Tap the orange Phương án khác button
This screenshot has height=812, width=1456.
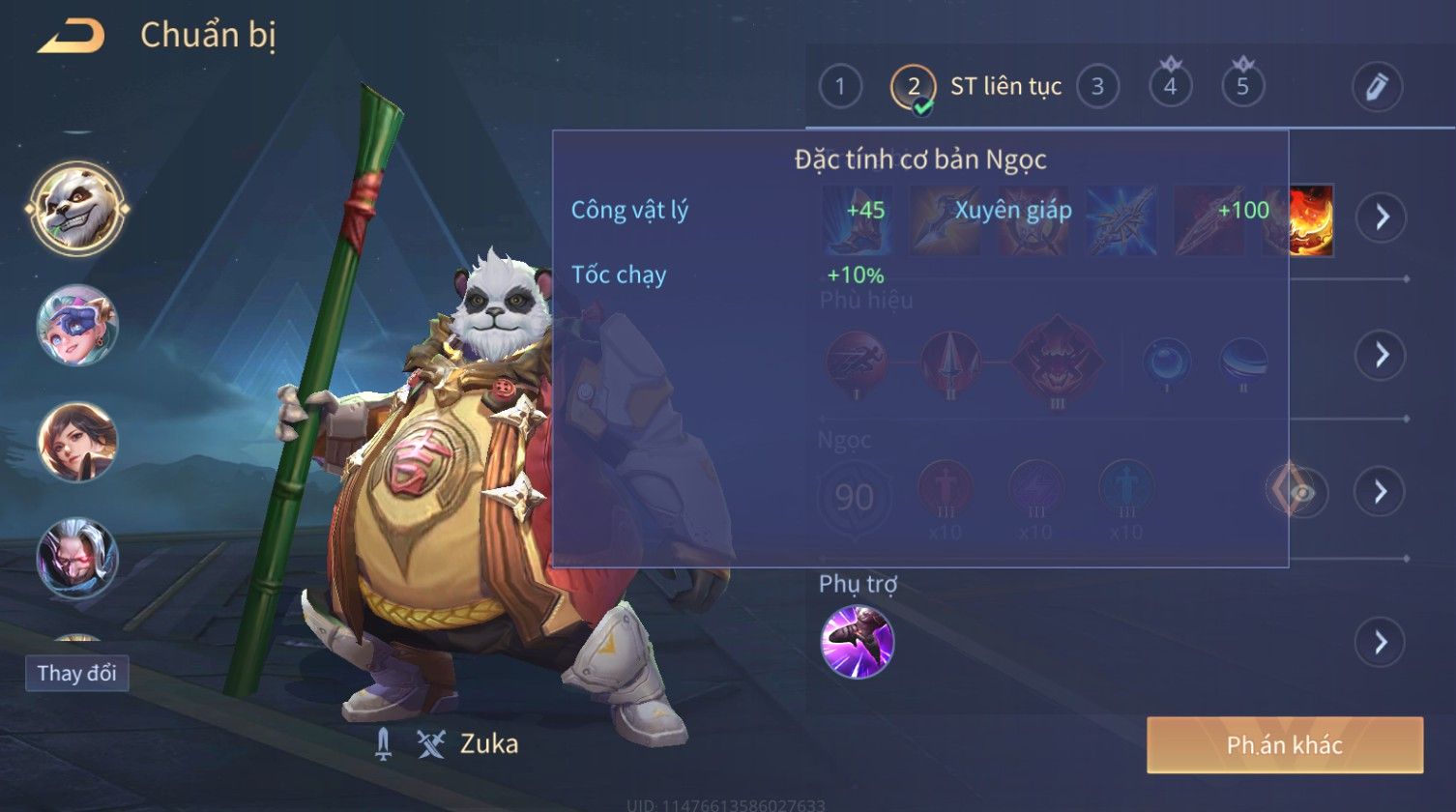coord(1285,744)
